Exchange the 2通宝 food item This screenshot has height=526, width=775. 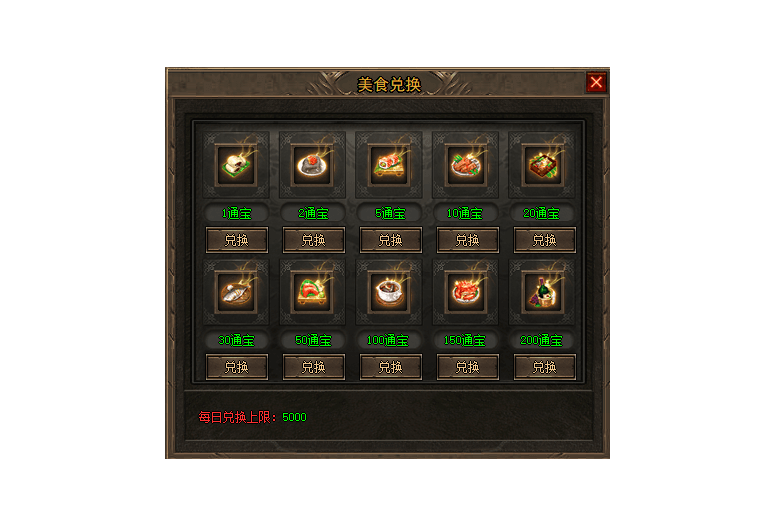(313, 240)
